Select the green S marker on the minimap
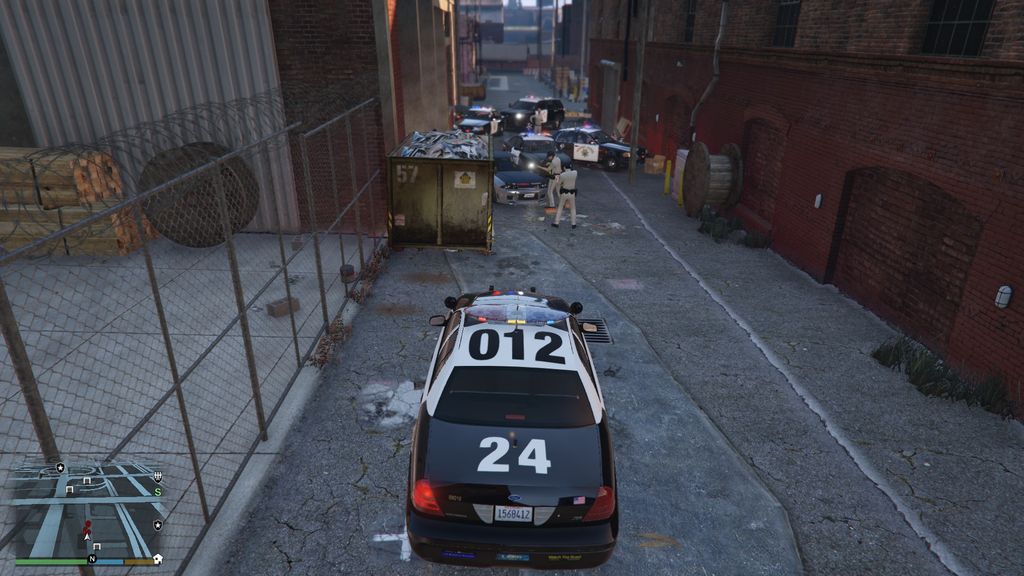Screen dimensions: 1024x576 pos(158,491)
